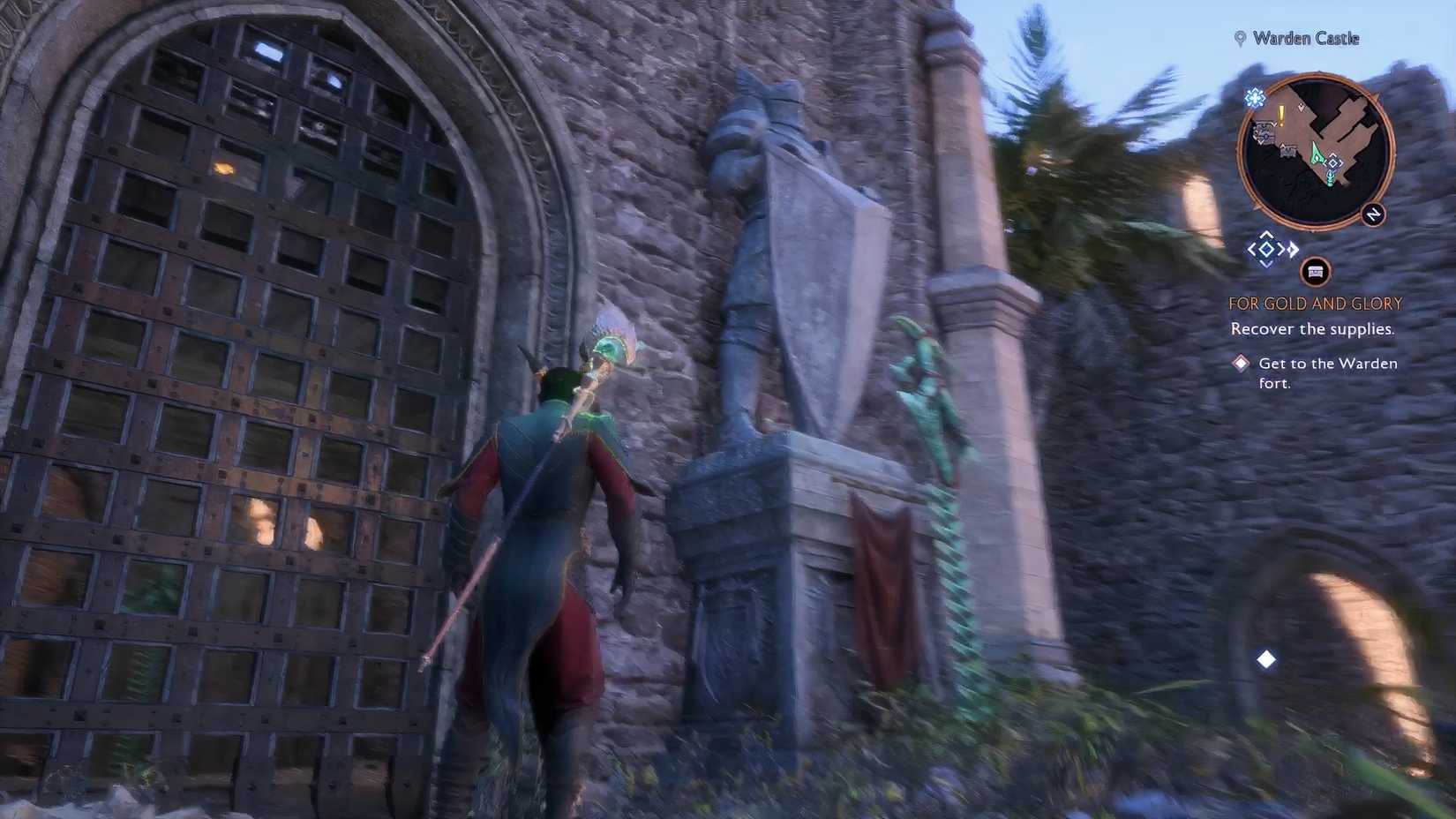Click the small diamond marker inside the minimap
Image resolution: width=1456 pixels, height=819 pixels.
tap(1332, 164)
